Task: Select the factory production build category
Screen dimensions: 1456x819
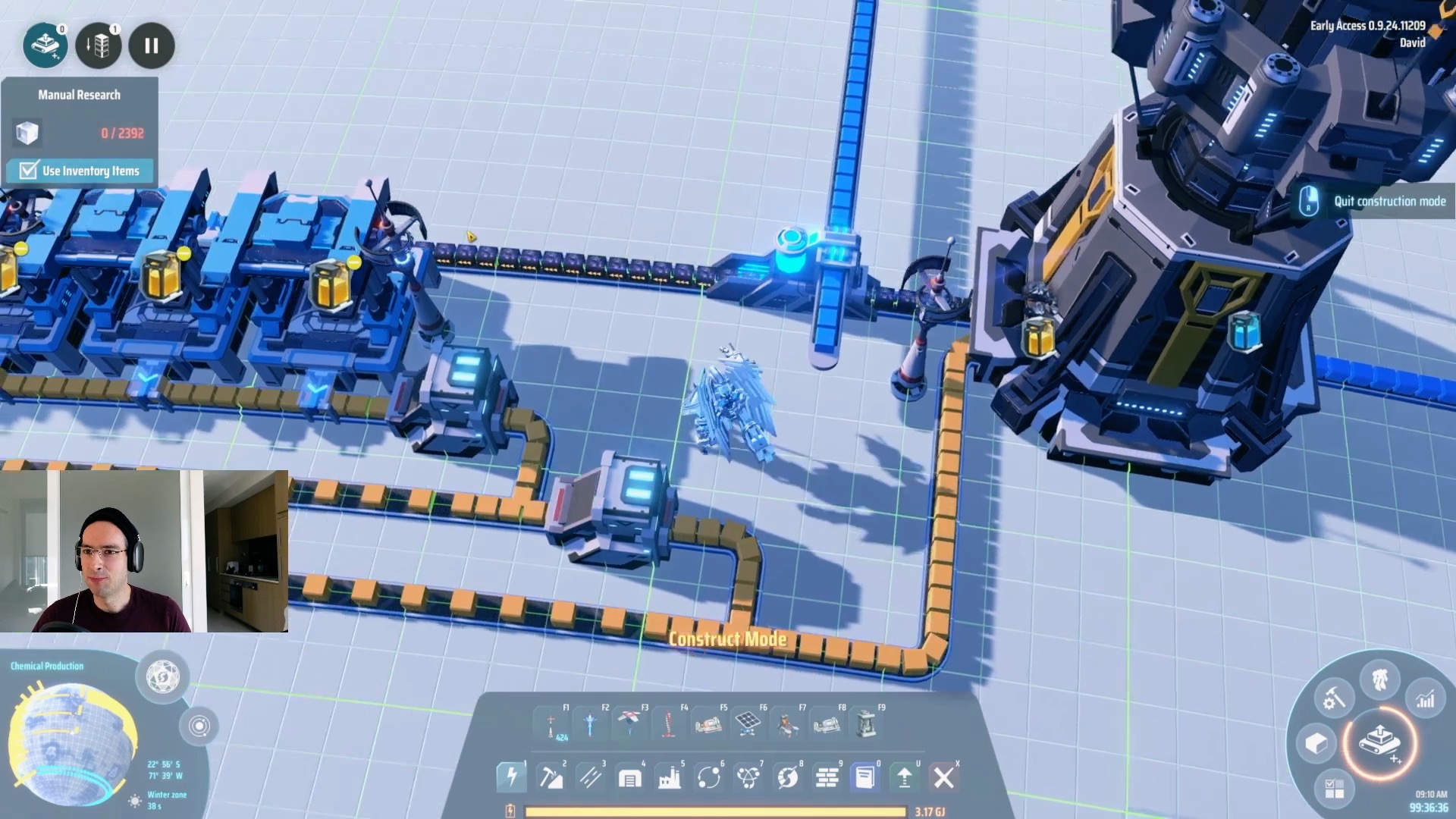Action: (669, 777)
